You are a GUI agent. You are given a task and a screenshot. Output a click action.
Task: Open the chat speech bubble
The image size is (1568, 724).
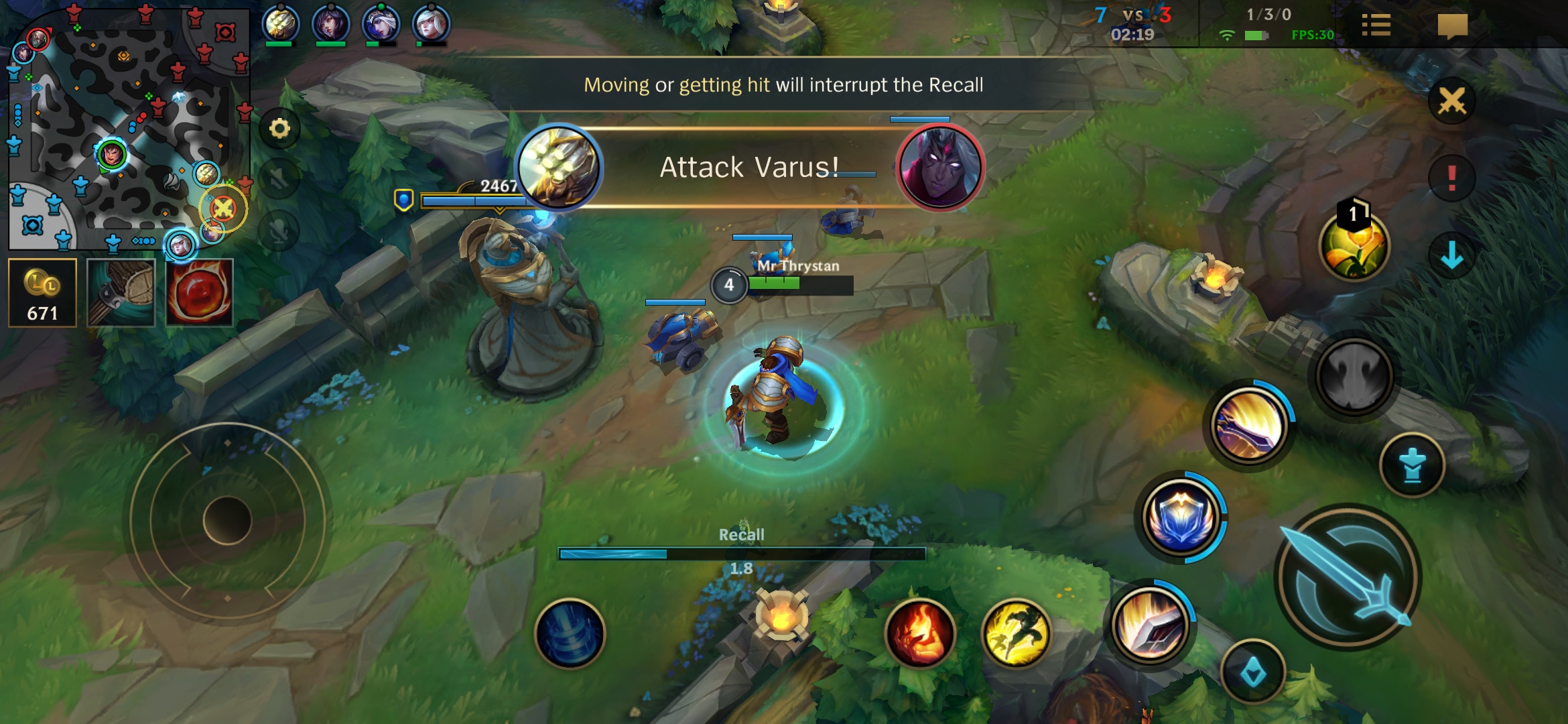pos(1452,27)
